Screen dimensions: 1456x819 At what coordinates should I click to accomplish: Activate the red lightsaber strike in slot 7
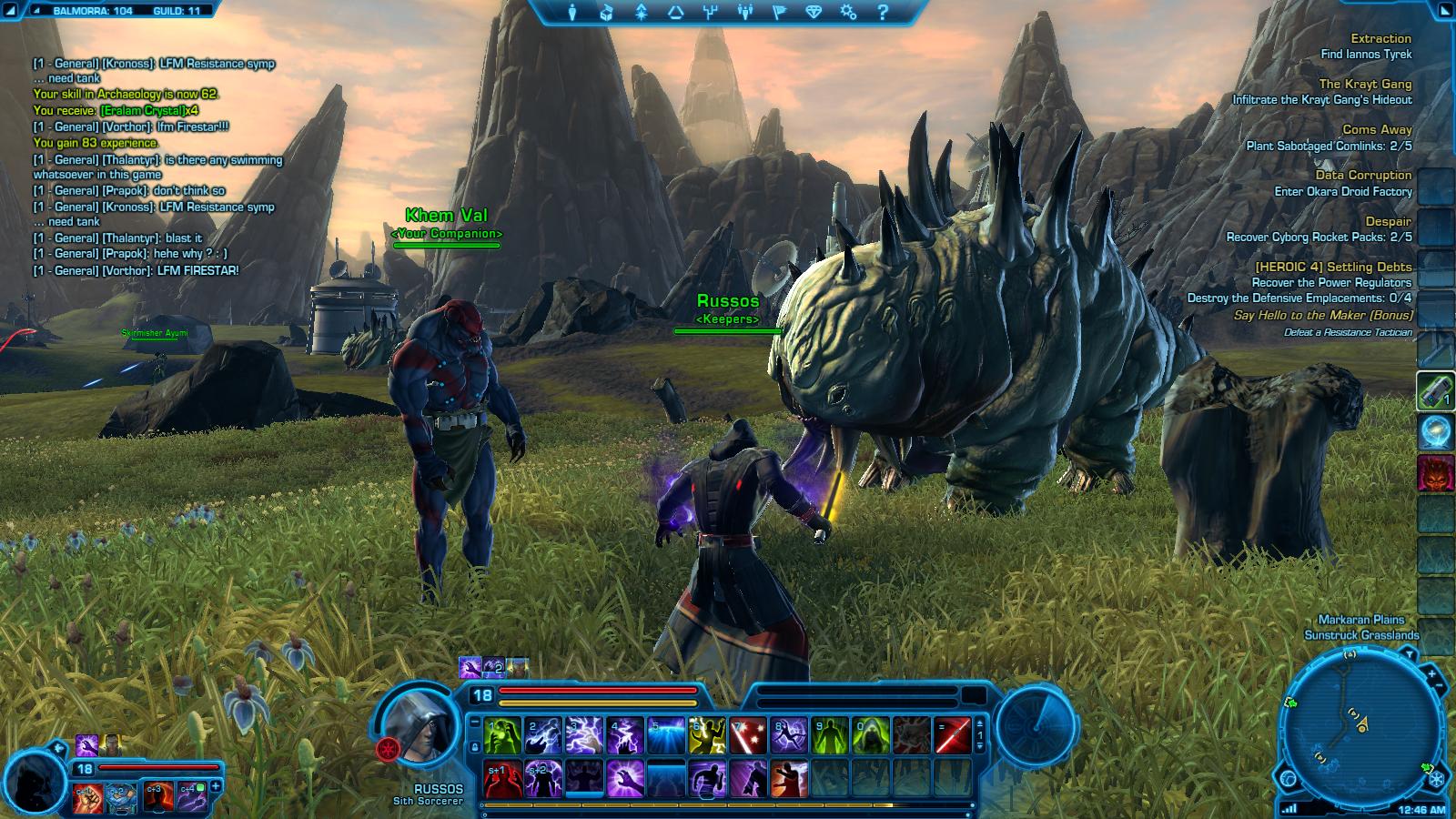(x=748, y=735)
